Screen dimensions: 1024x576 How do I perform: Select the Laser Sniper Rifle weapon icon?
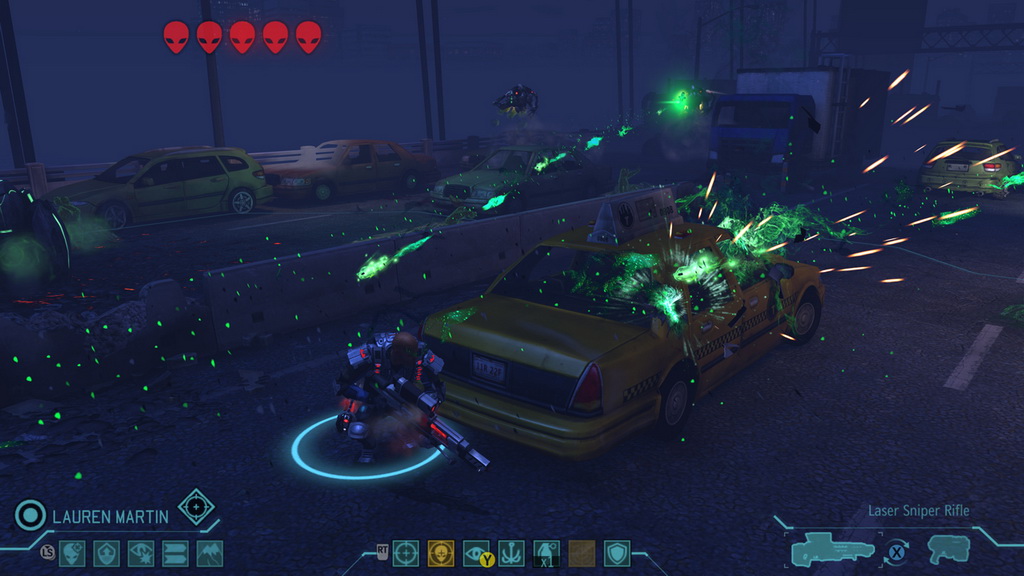coord(833,550)
